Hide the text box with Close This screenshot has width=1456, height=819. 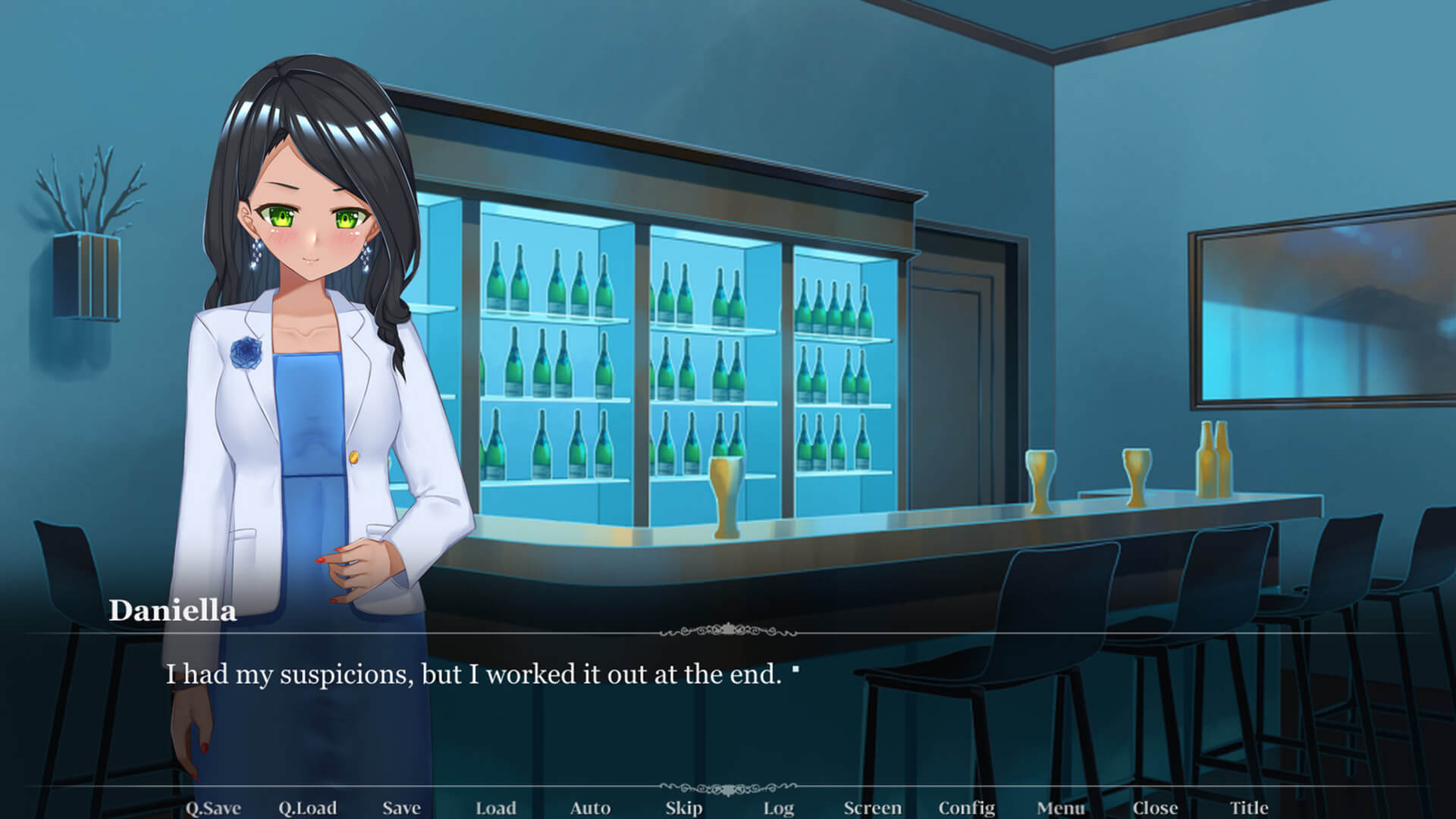click(x=1155, y=808)
